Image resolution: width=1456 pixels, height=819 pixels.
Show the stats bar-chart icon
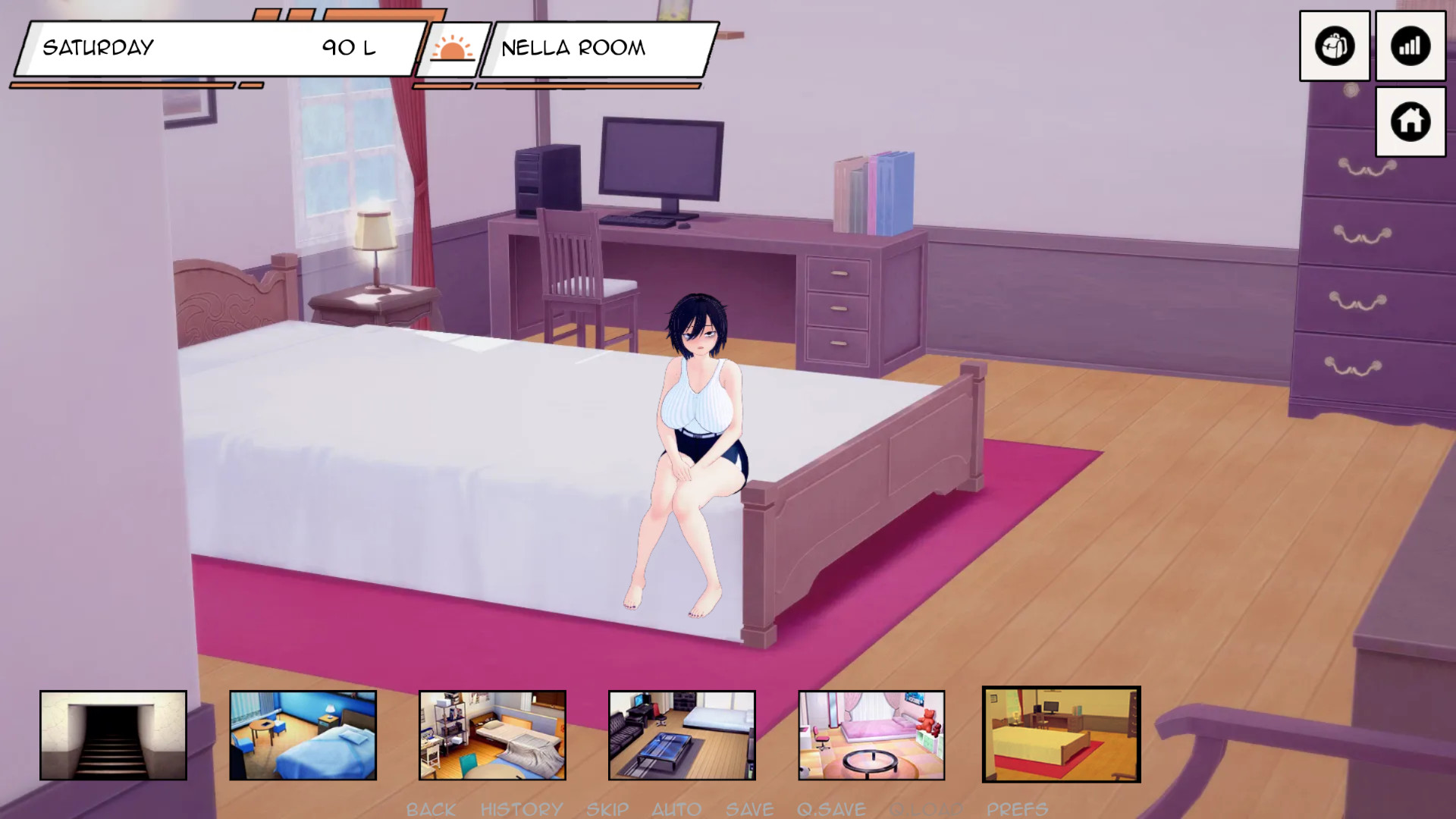(1410, 46)
